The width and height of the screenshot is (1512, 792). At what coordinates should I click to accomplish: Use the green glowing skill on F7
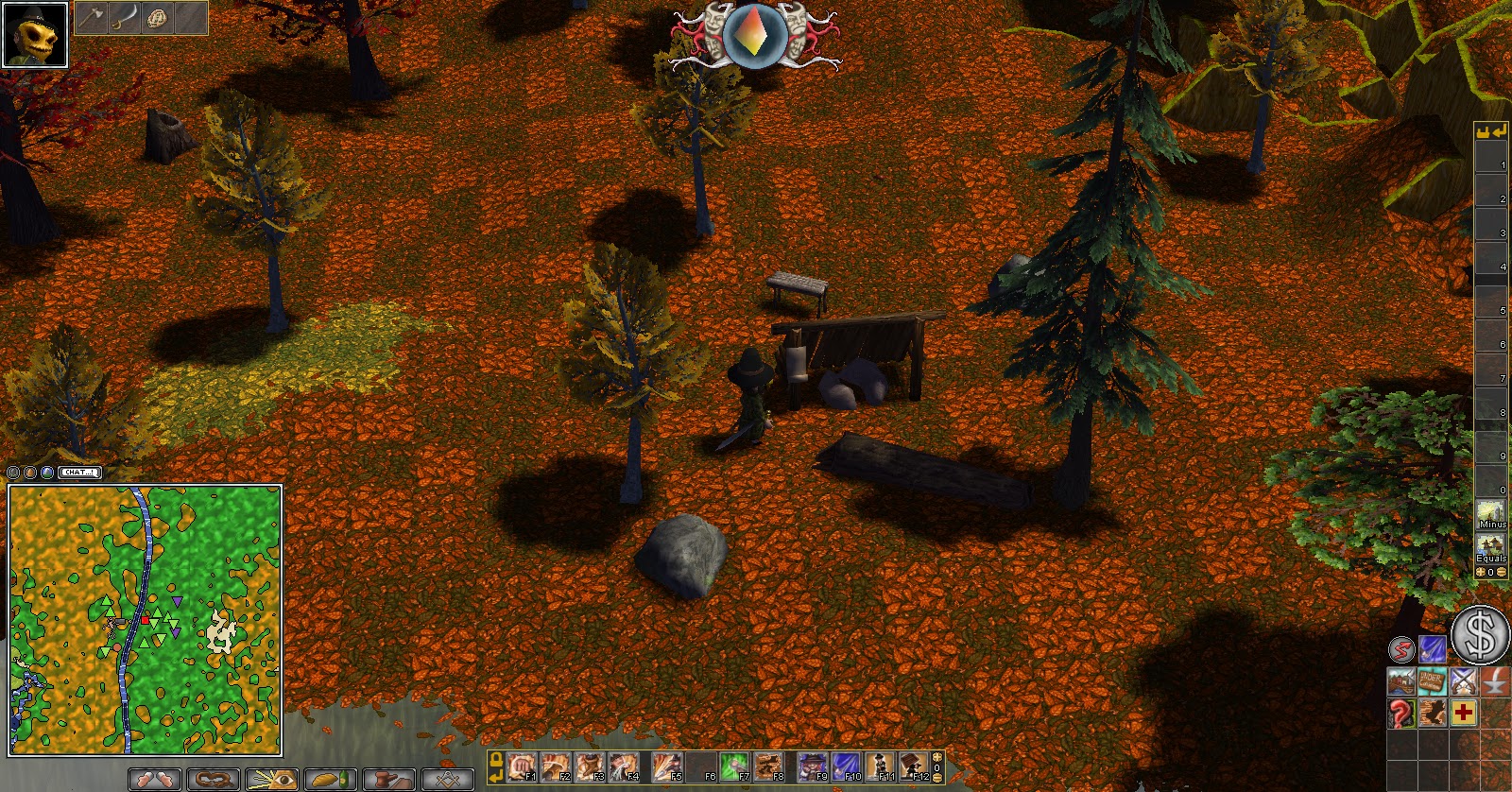pyautogui.click(x=733, y=766)
